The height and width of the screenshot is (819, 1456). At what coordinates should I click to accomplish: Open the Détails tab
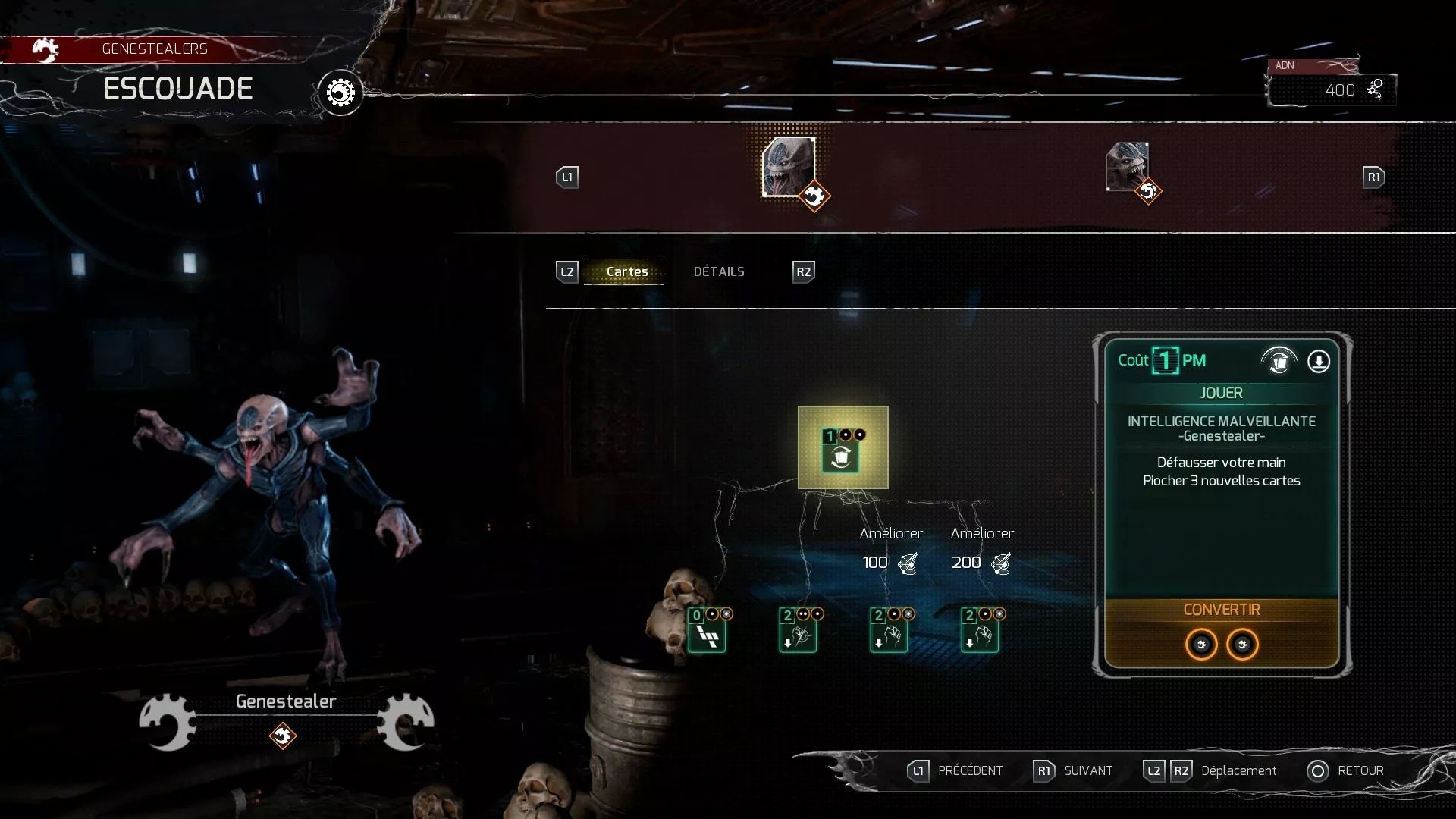[719, 271]
